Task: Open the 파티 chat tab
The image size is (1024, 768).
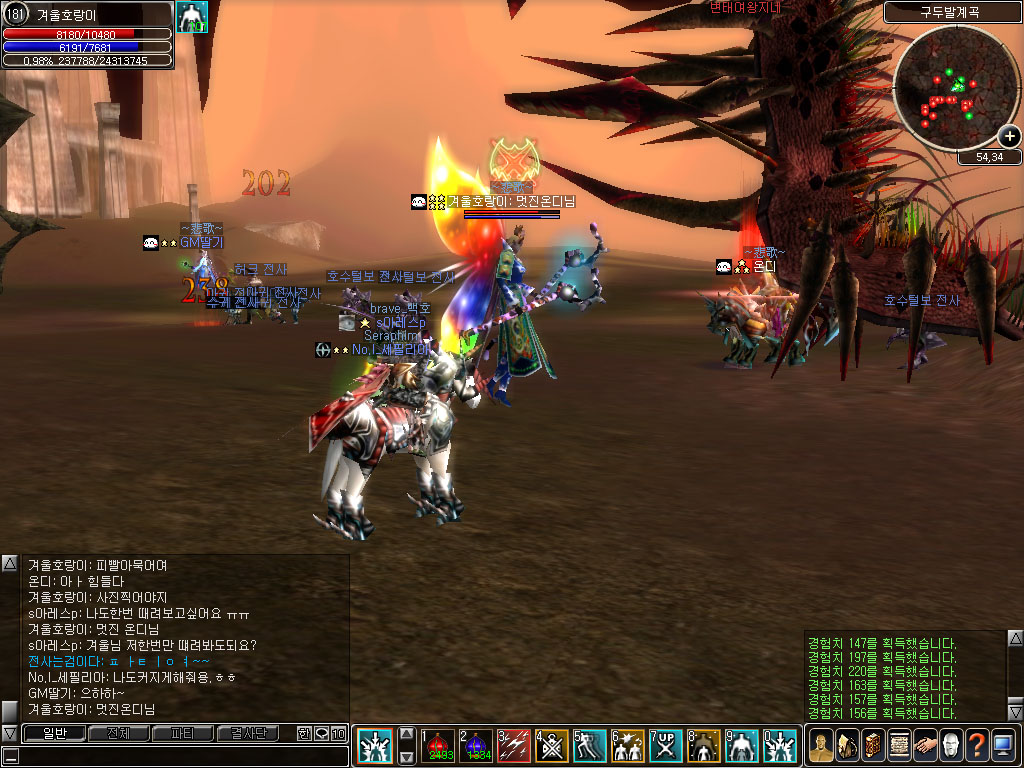Action: tap(183, 733)
